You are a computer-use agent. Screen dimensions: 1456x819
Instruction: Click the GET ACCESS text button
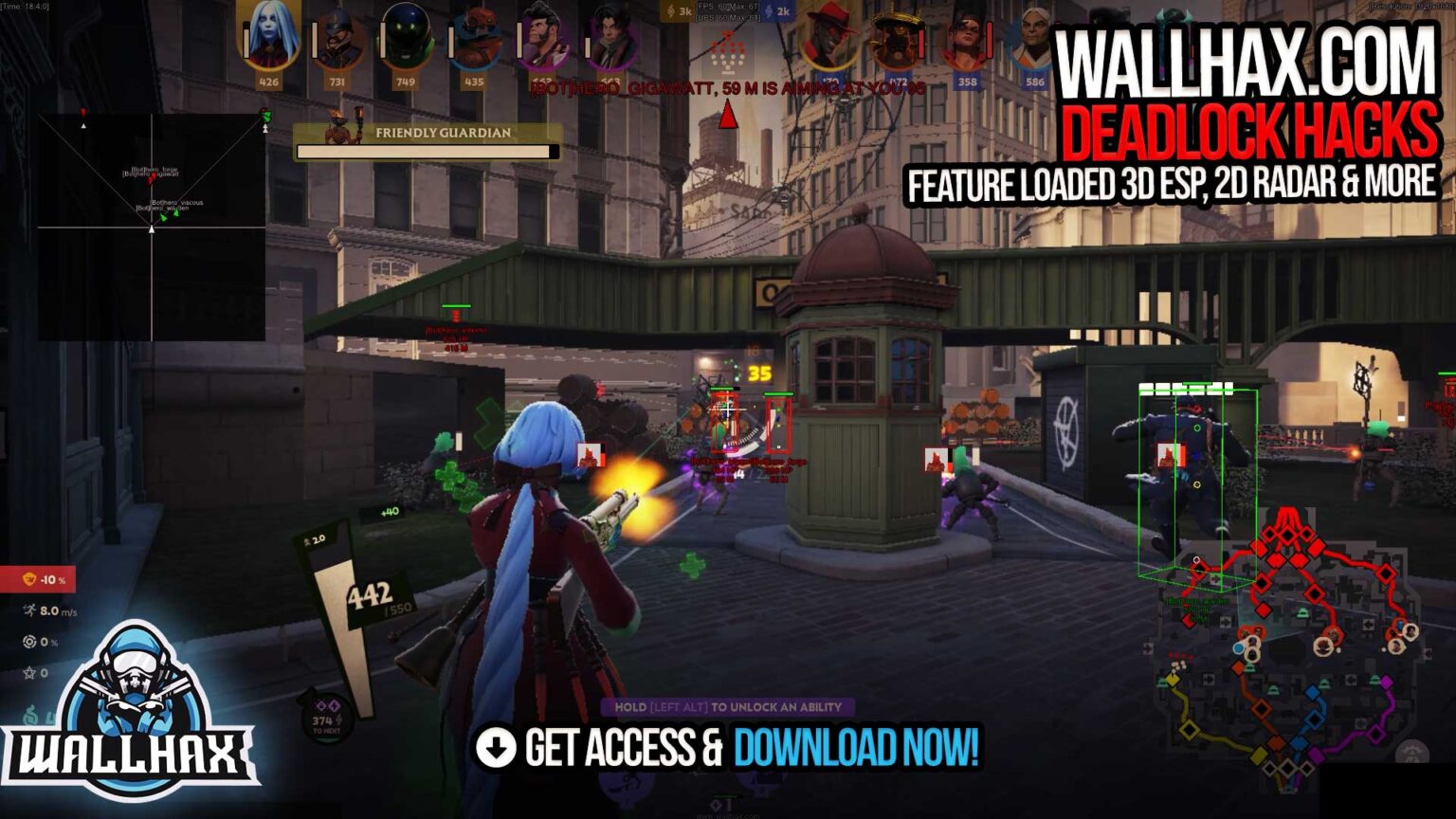click(616, 748)
